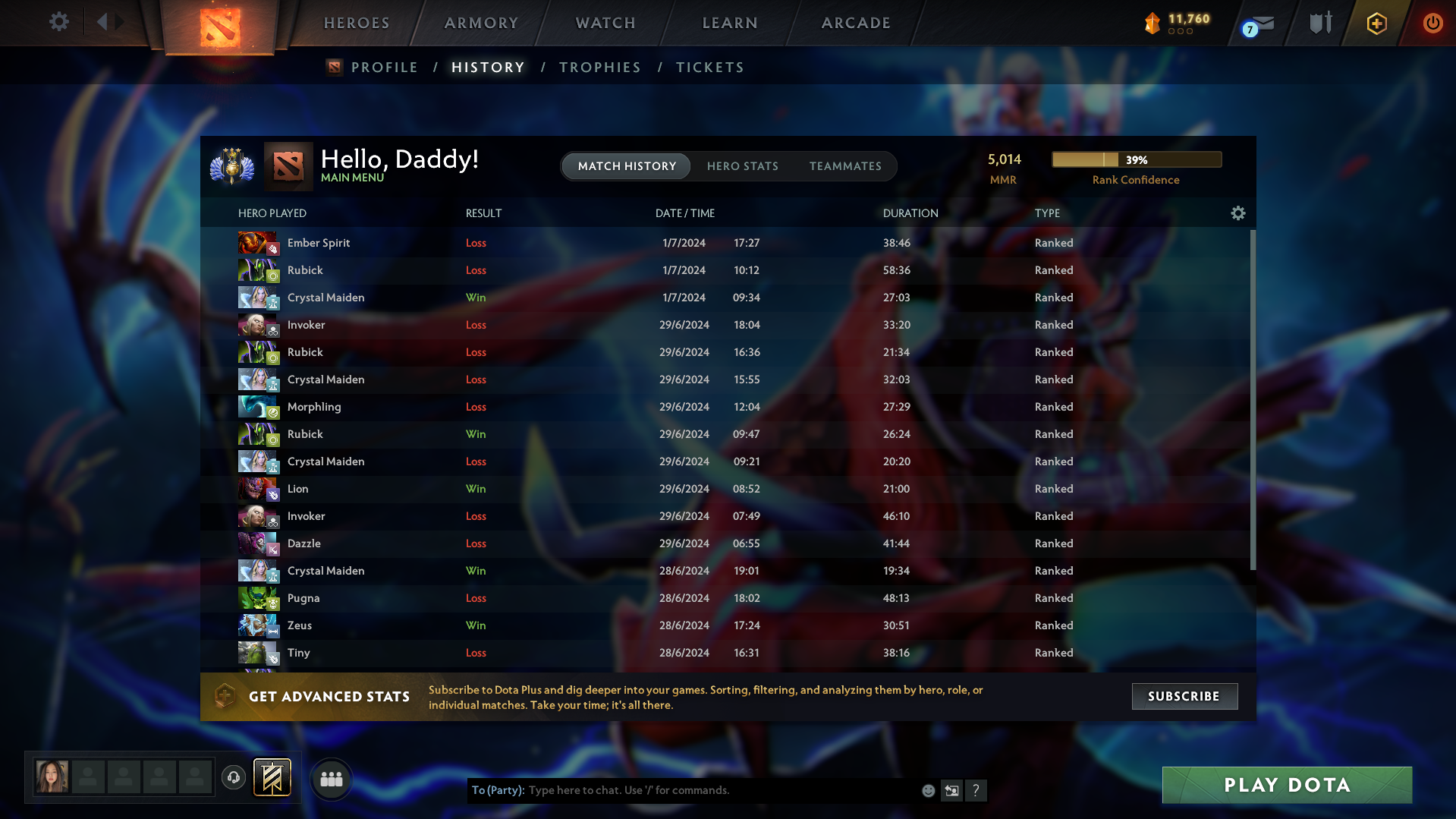
Task: Click the friends list people icon
Action: 331,778
